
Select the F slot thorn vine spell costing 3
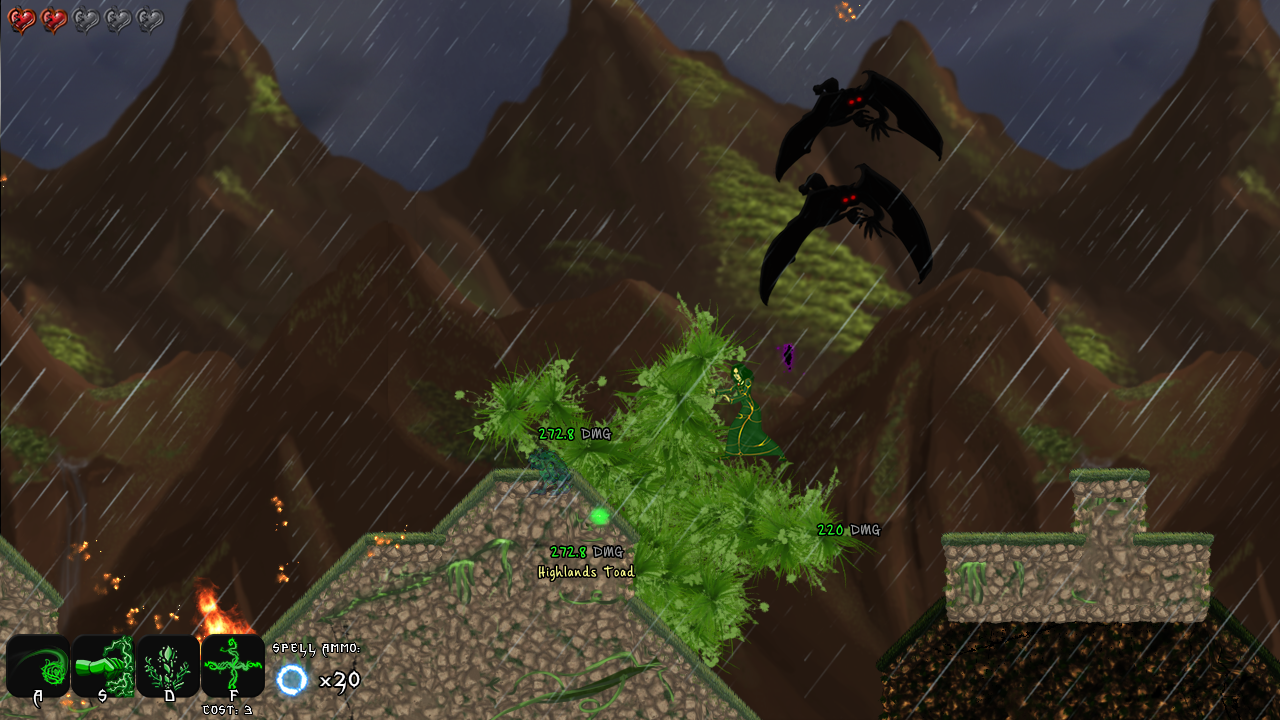(x=231, y=663)
